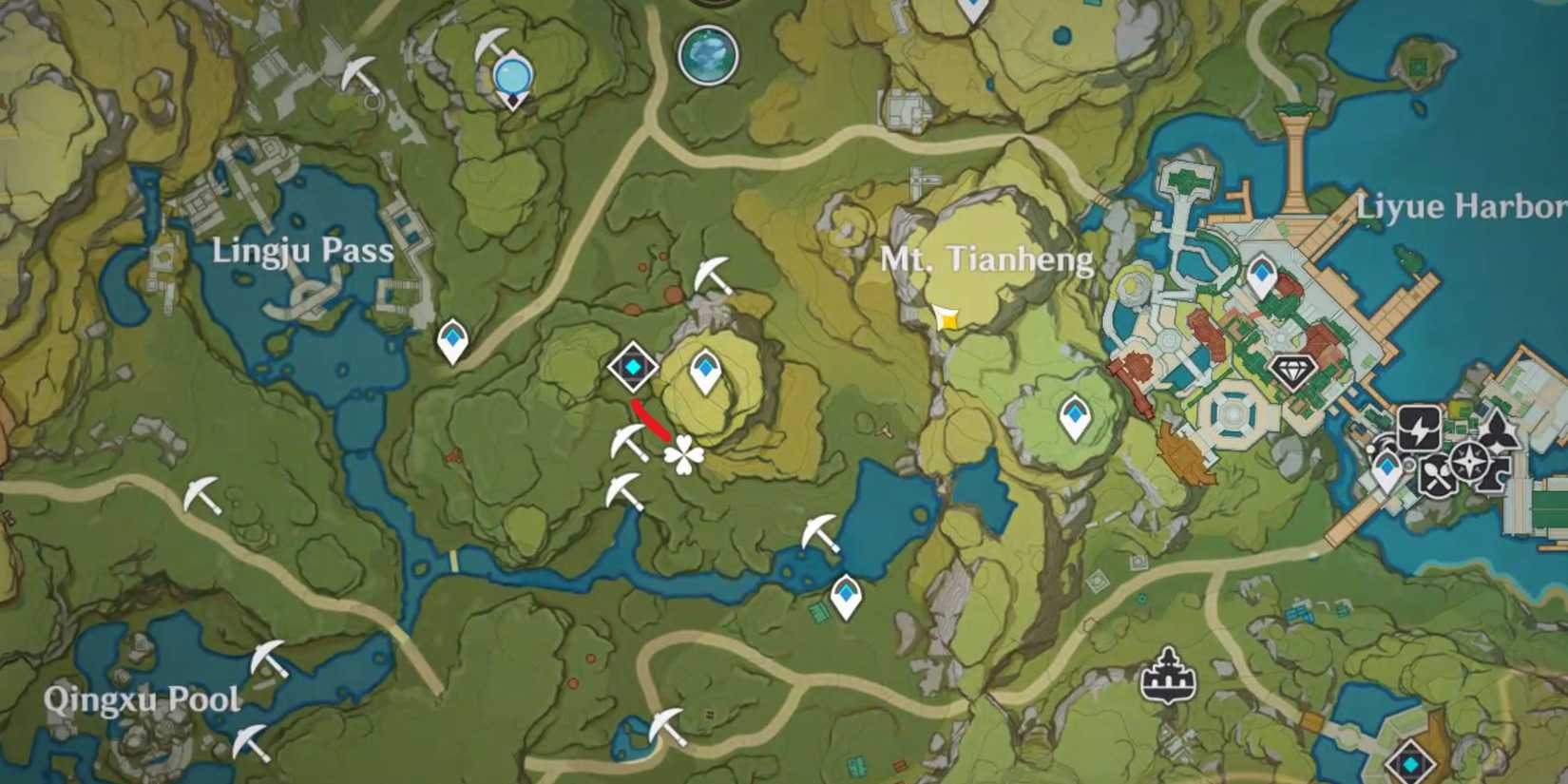Image resolution: width=1568 pixels, height=784 pixels.
Task: Click the four-petal emblem icon in Liyue Harbor
Action: pos(1499,433)
